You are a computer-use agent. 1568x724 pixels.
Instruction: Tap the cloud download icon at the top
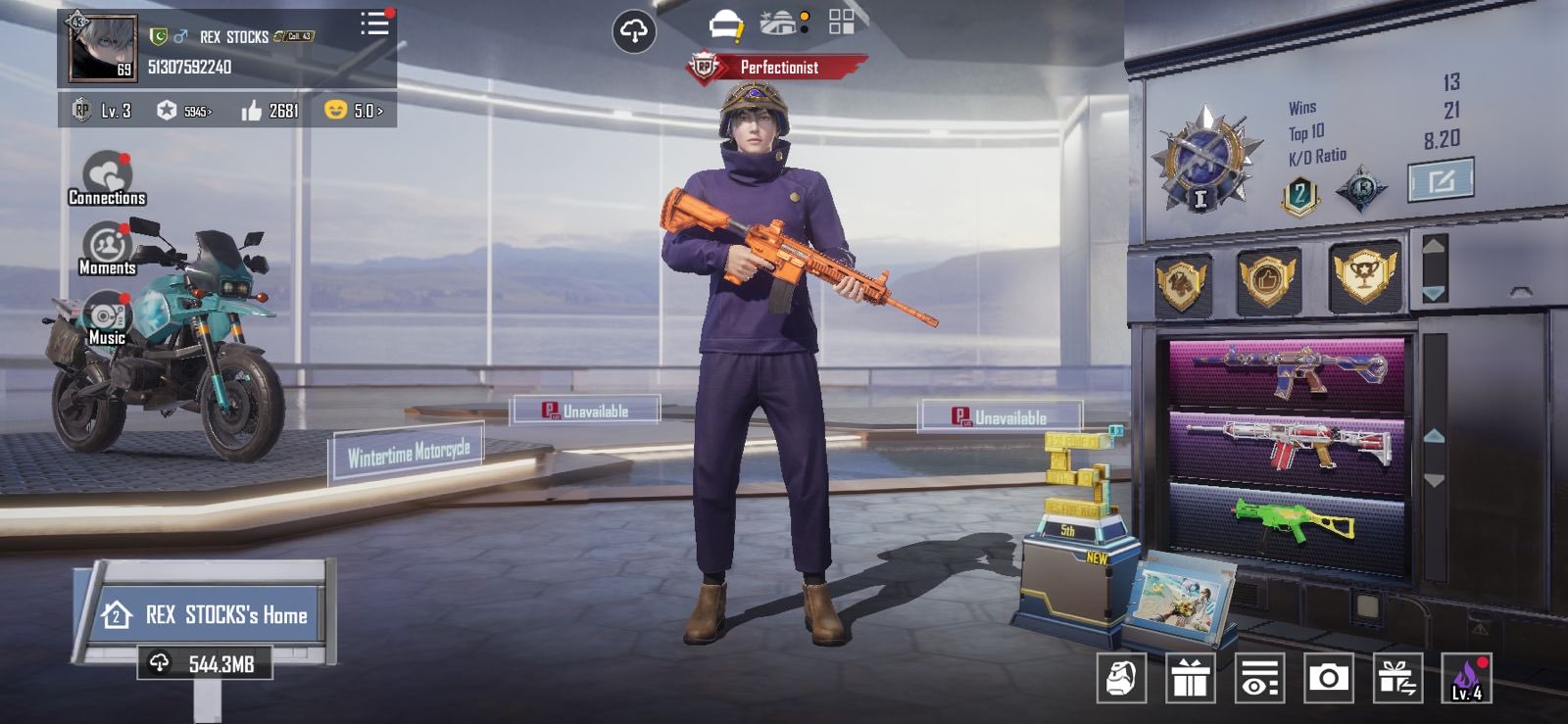pyautogui.click(x=633, y=31)
